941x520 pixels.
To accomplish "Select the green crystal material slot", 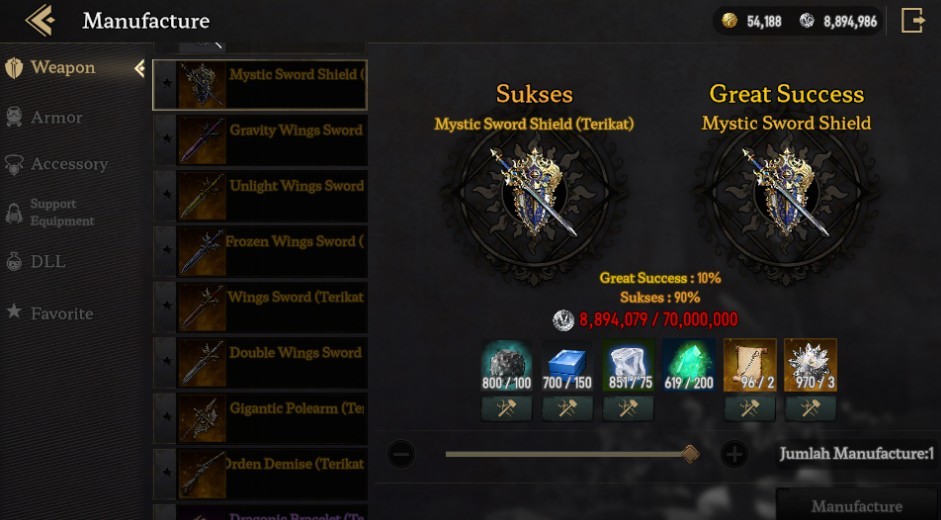I will 688,364.
